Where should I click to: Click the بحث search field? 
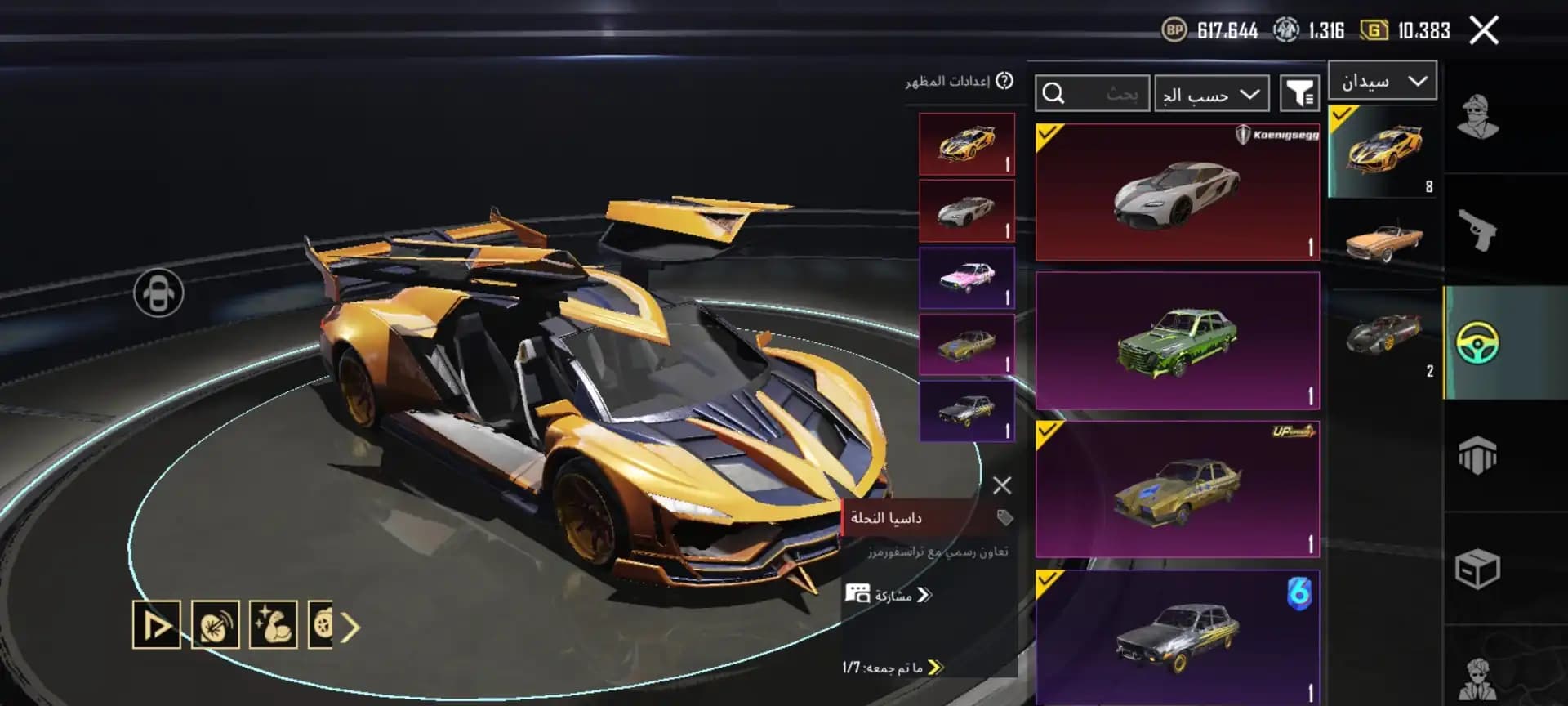(x=1093, y=94)
